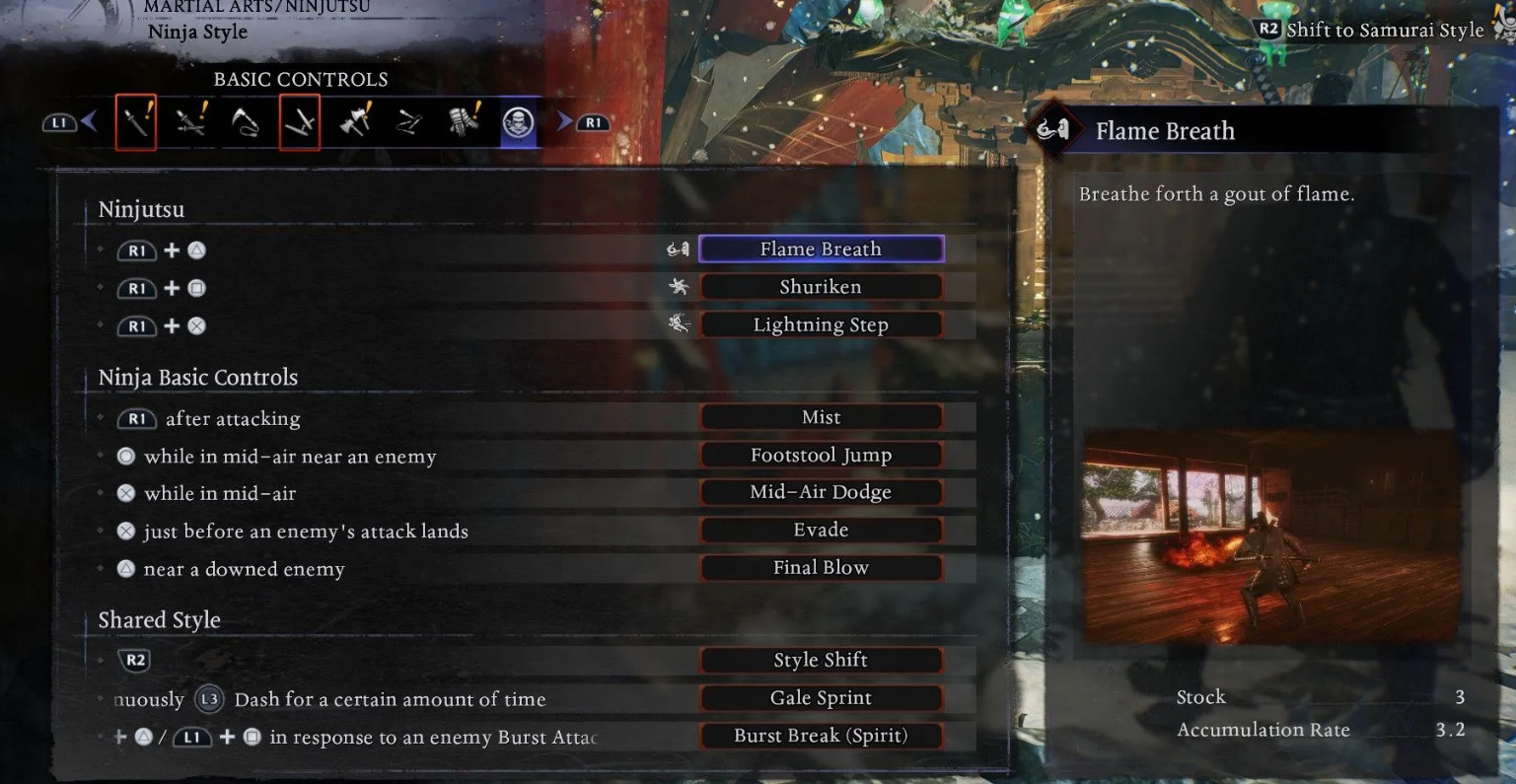Open the dual swords weapon tab

pyautogui.click(x=190, y=122)
